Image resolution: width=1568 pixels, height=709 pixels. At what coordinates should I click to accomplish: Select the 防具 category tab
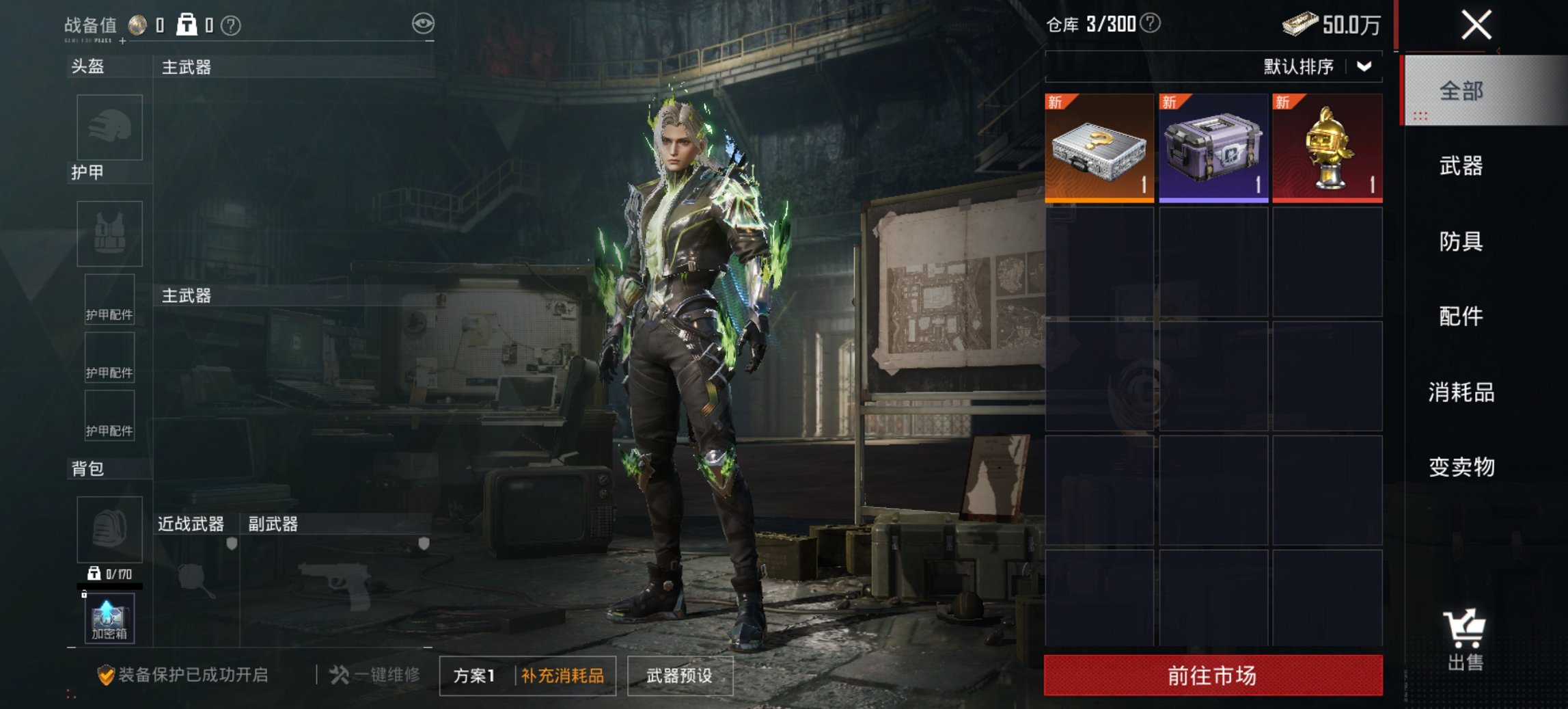pos(1461,241)
